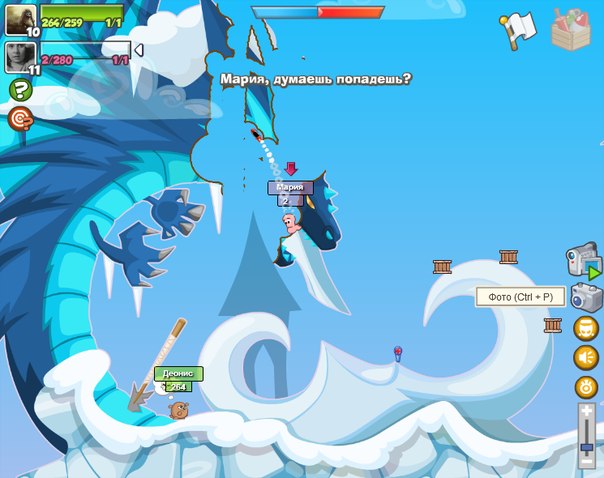Zoom in with the plus button
604x478 pixels.
(x=587, y=410)
